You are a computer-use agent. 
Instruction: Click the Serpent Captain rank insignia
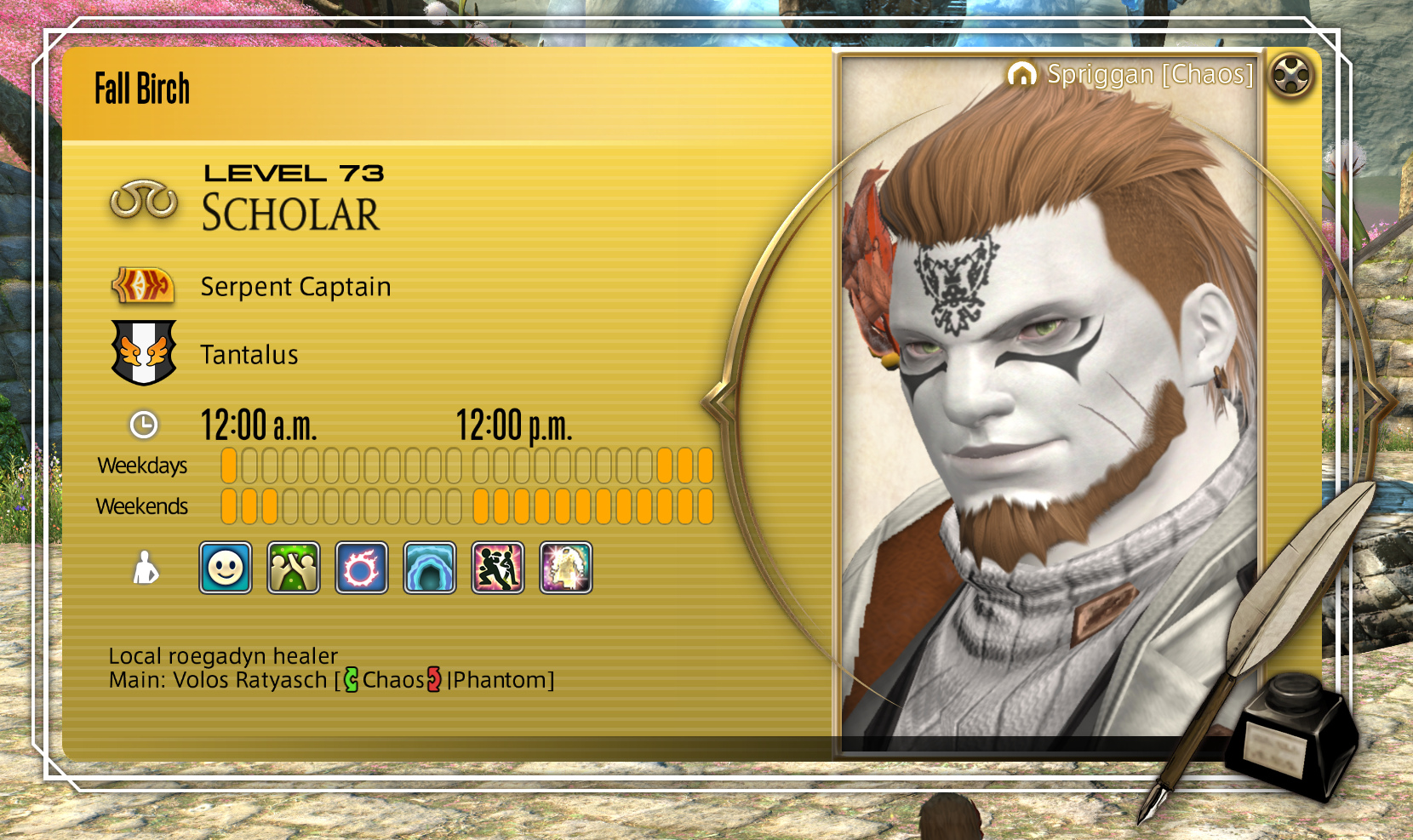click(x=144, y=286)
